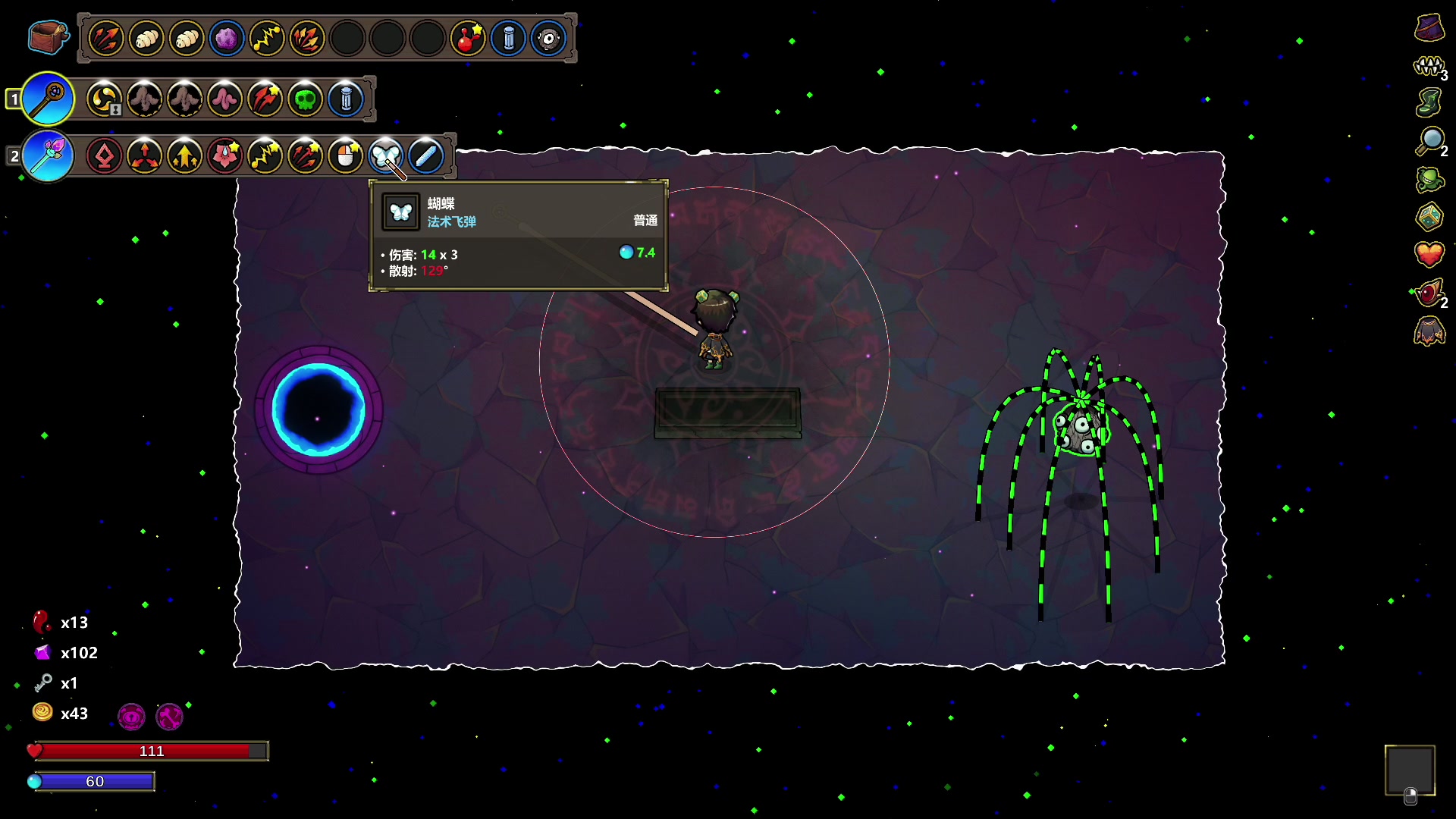Select wand 1 with the golden staff

coord(48,99)
